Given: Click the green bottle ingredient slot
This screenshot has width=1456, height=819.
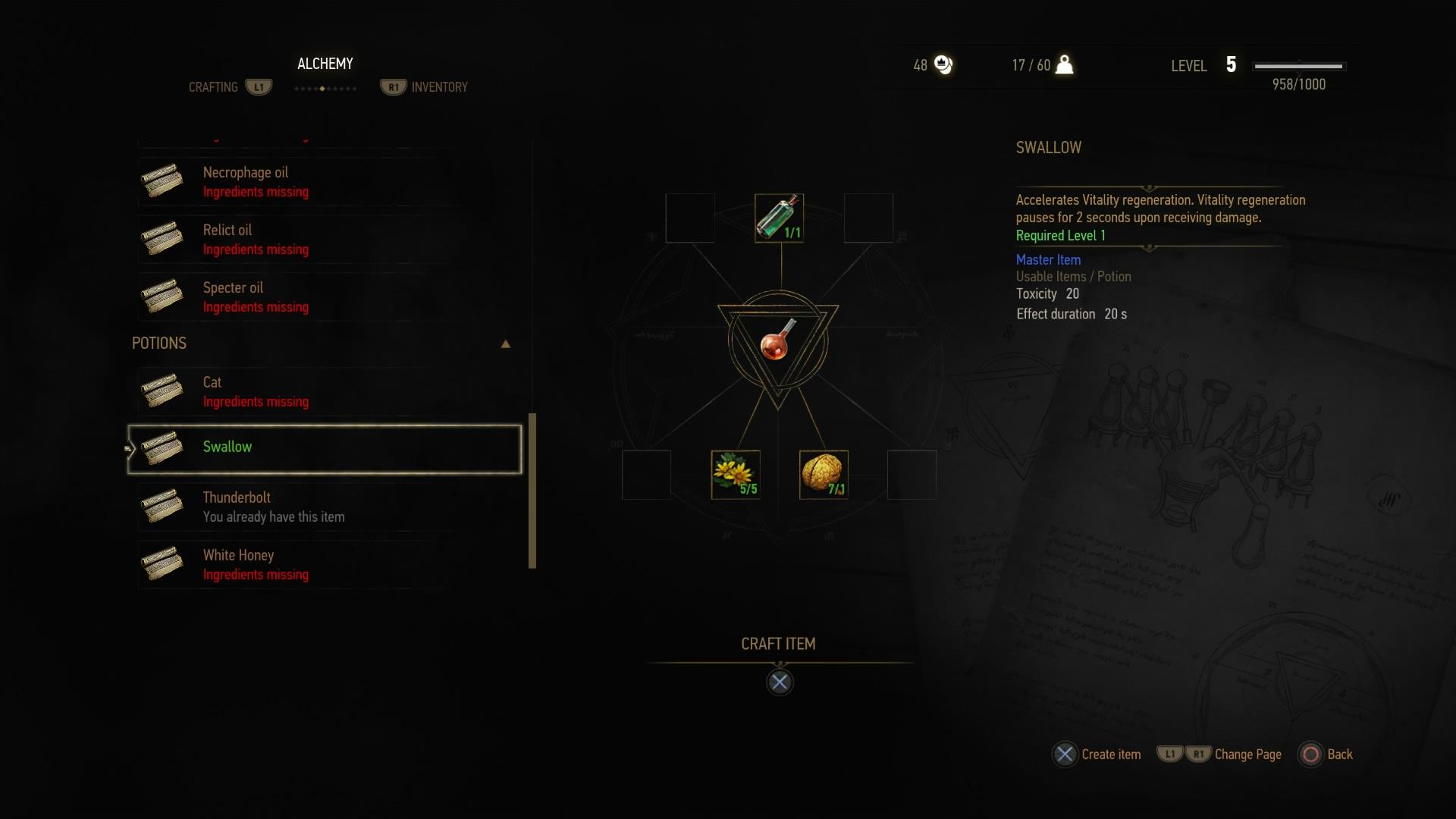Looking at the screenshot, I should [779, 218].
